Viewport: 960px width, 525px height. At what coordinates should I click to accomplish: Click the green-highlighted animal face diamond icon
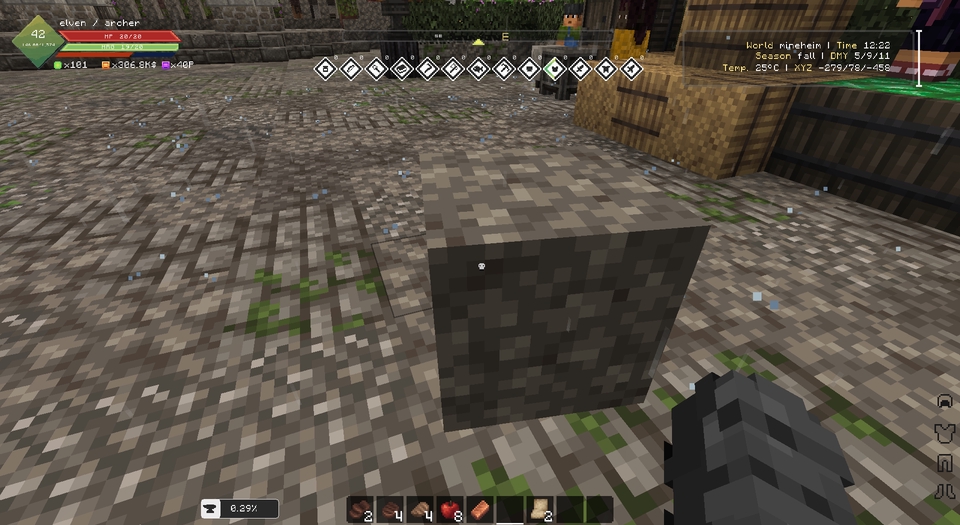(554, 69)
